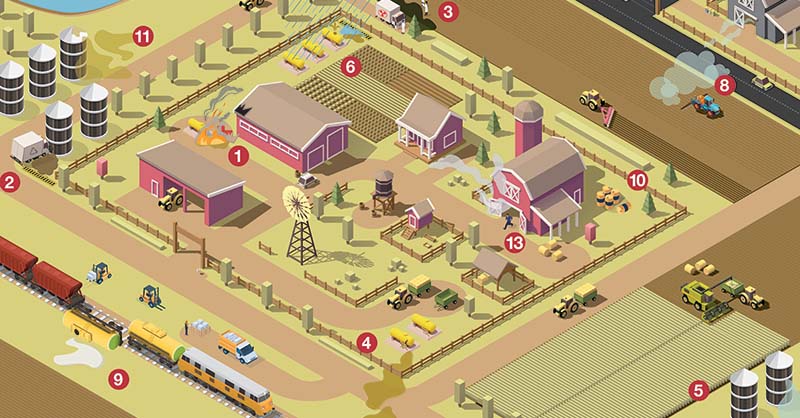
Task: Open the number 11 marker
Action: point(143,38)
